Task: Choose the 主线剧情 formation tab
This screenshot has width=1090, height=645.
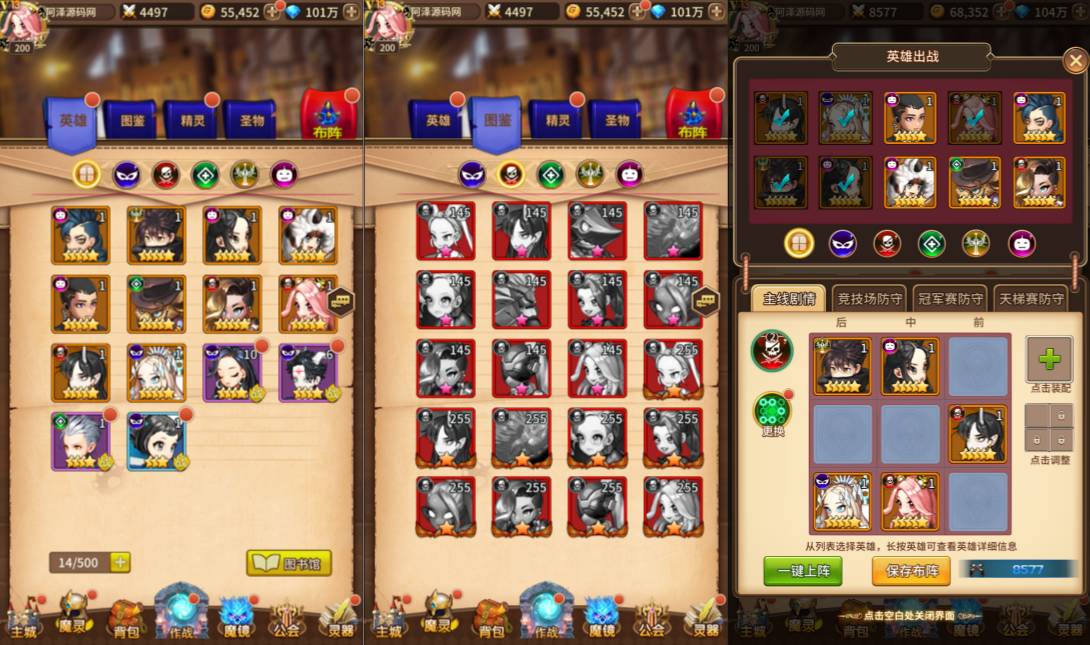Action: click(x=789, y=298)
